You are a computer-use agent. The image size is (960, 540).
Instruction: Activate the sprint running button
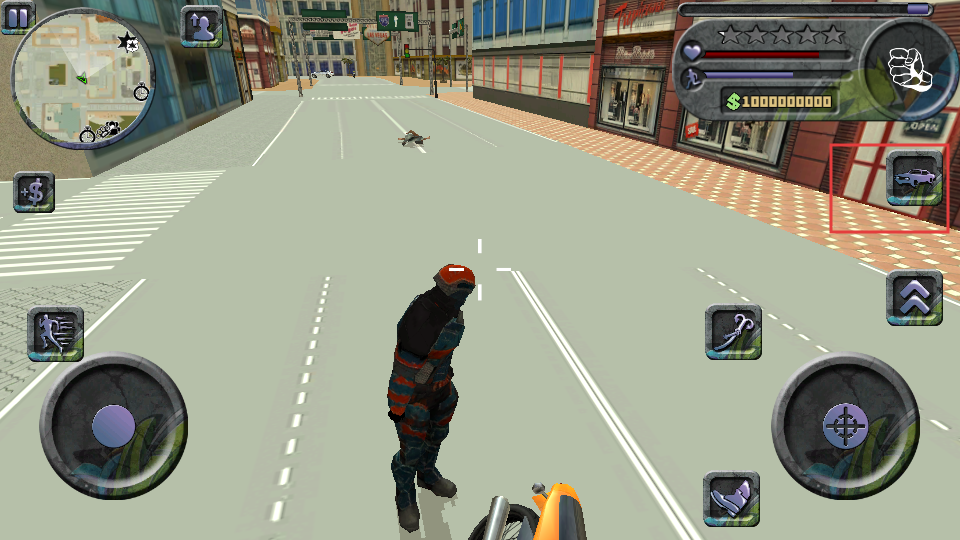55,333
